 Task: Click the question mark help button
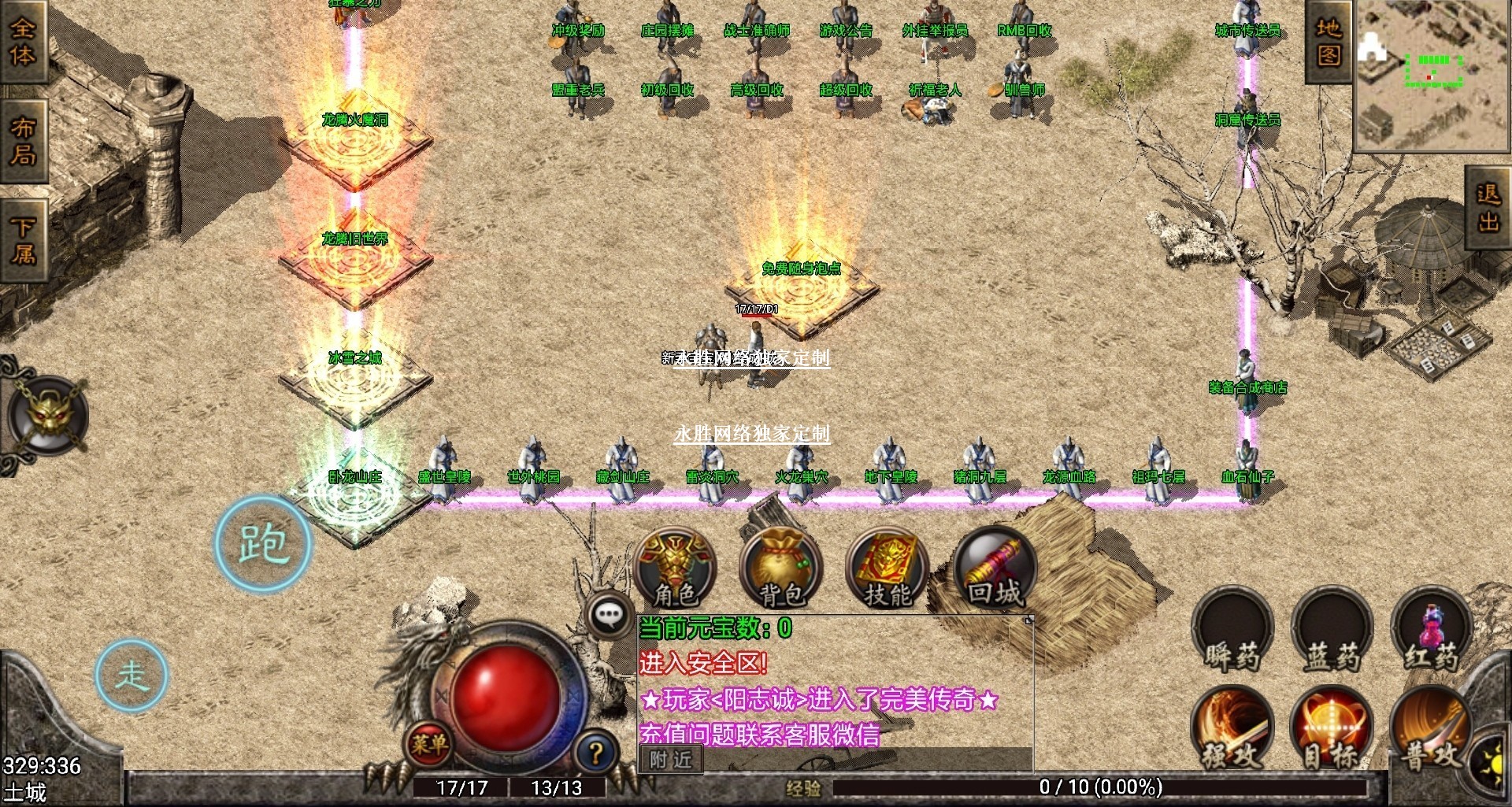tap(596, 753)
